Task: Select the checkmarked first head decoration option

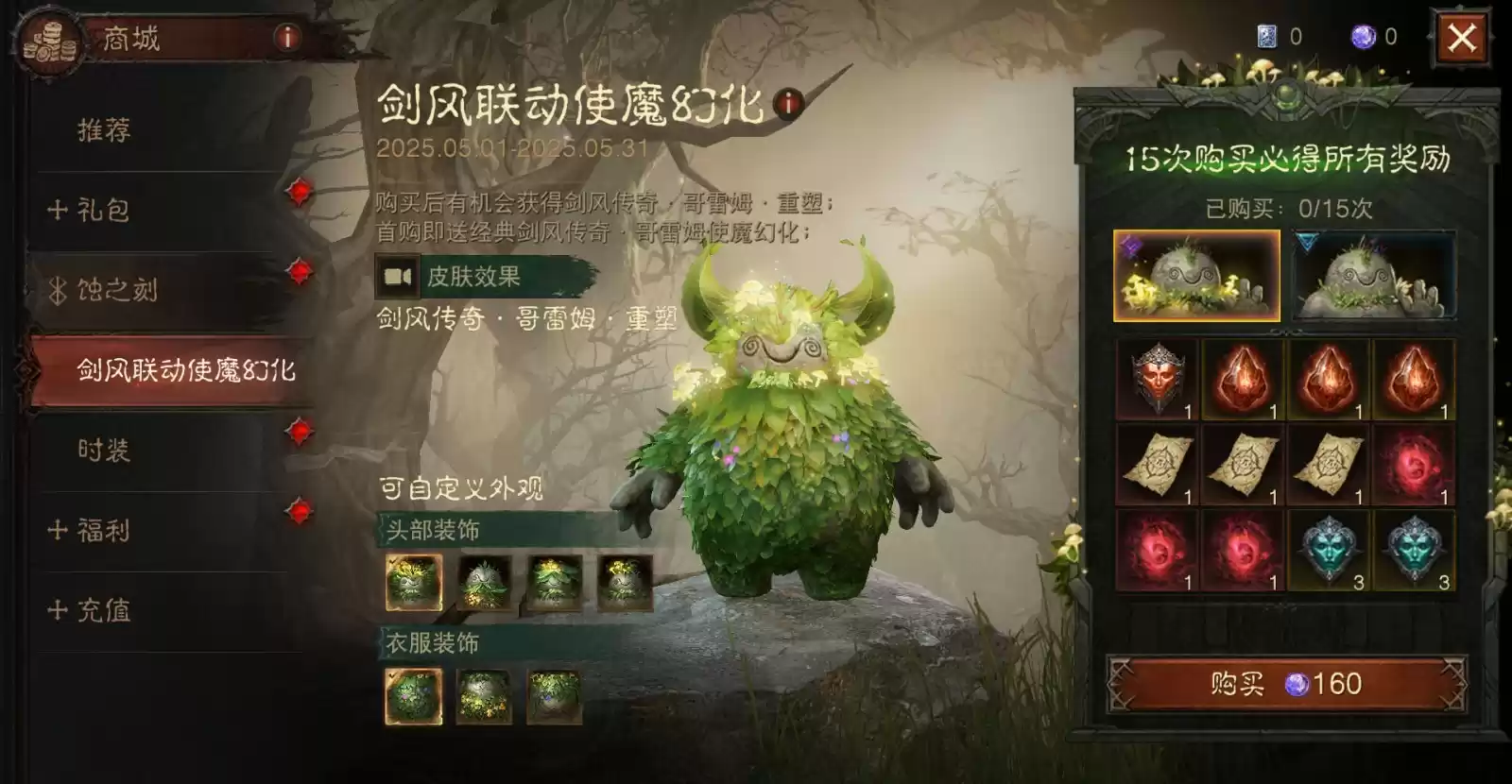Action: 415,581
